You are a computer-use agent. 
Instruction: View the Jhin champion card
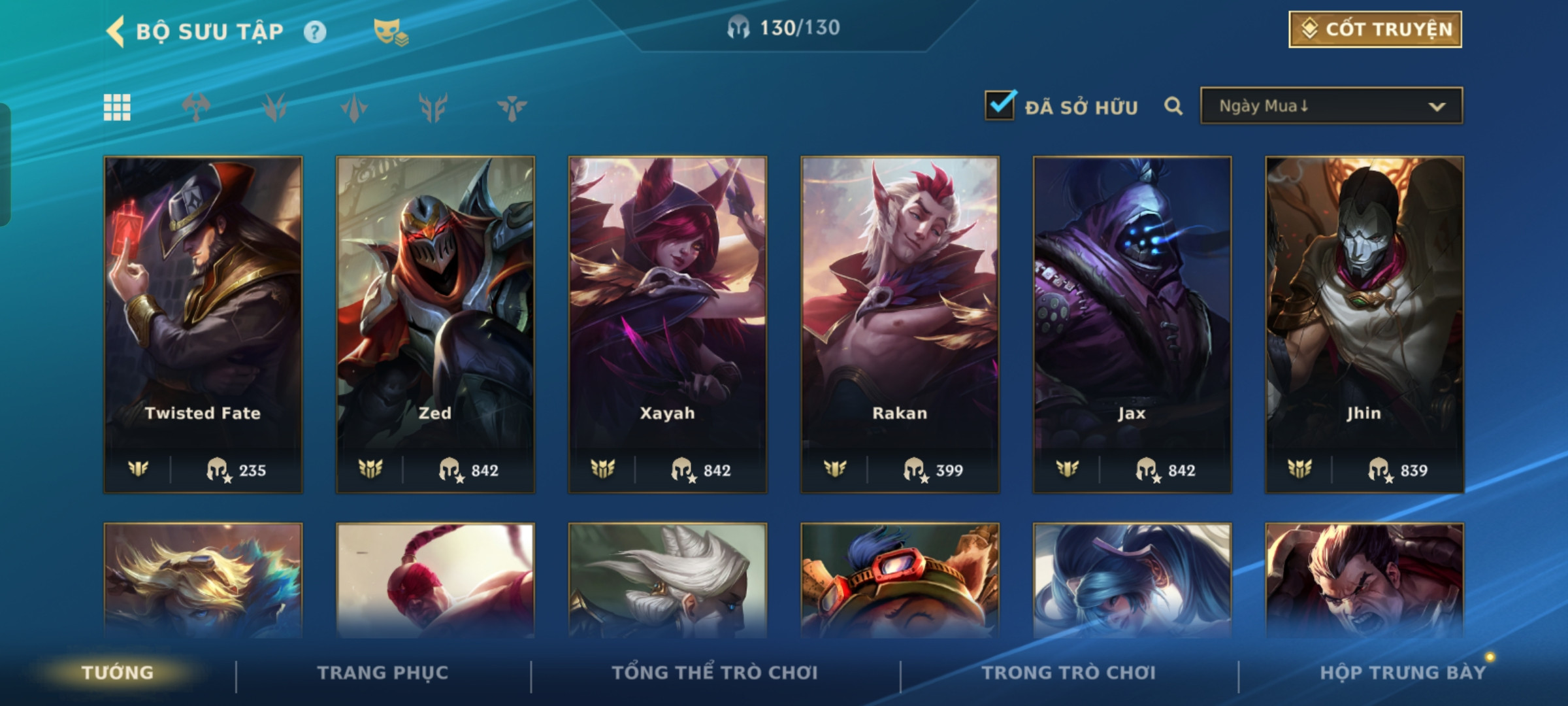click(x=1364, y=324)
